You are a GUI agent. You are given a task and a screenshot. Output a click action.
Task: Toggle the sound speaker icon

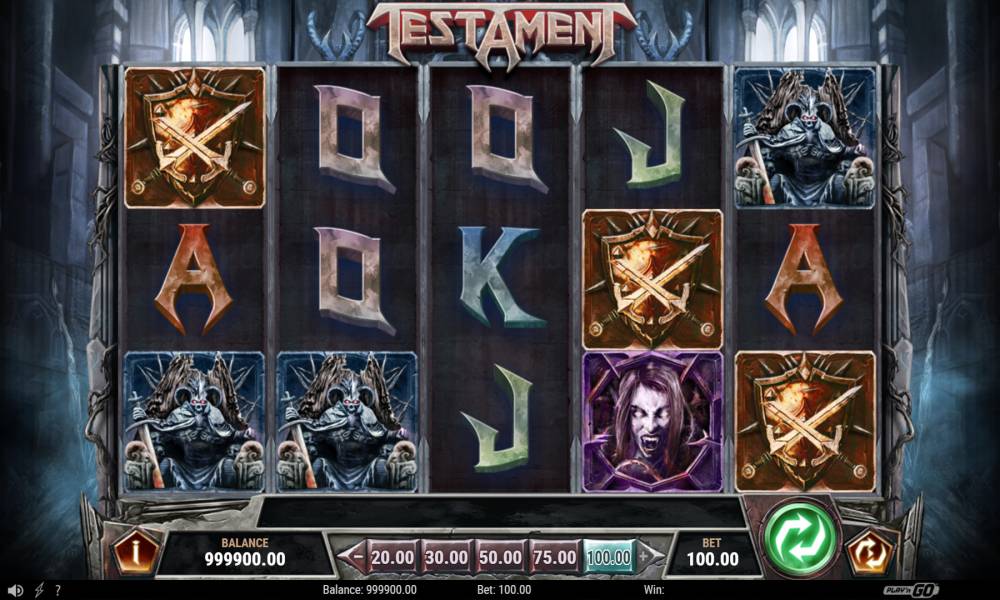click(15, 590)
